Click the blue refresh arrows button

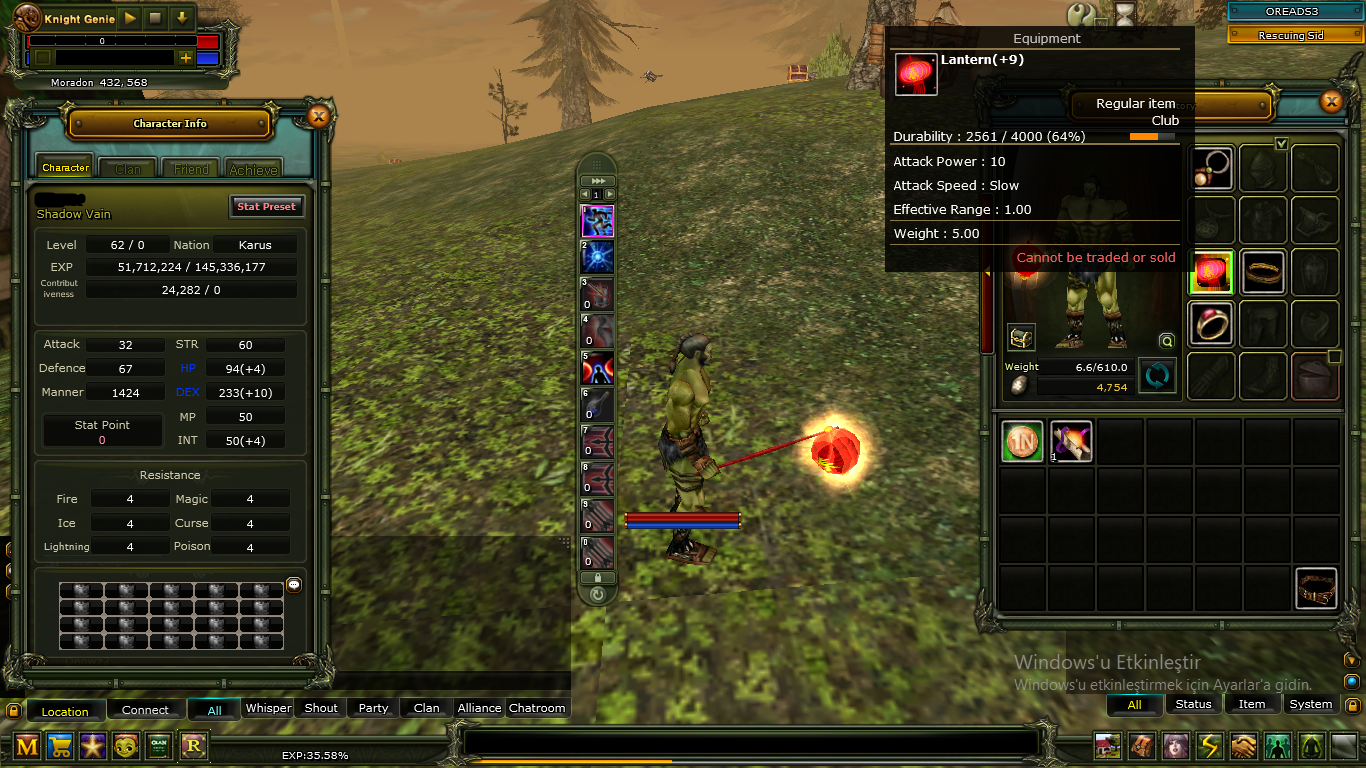tap(1157, 376)
